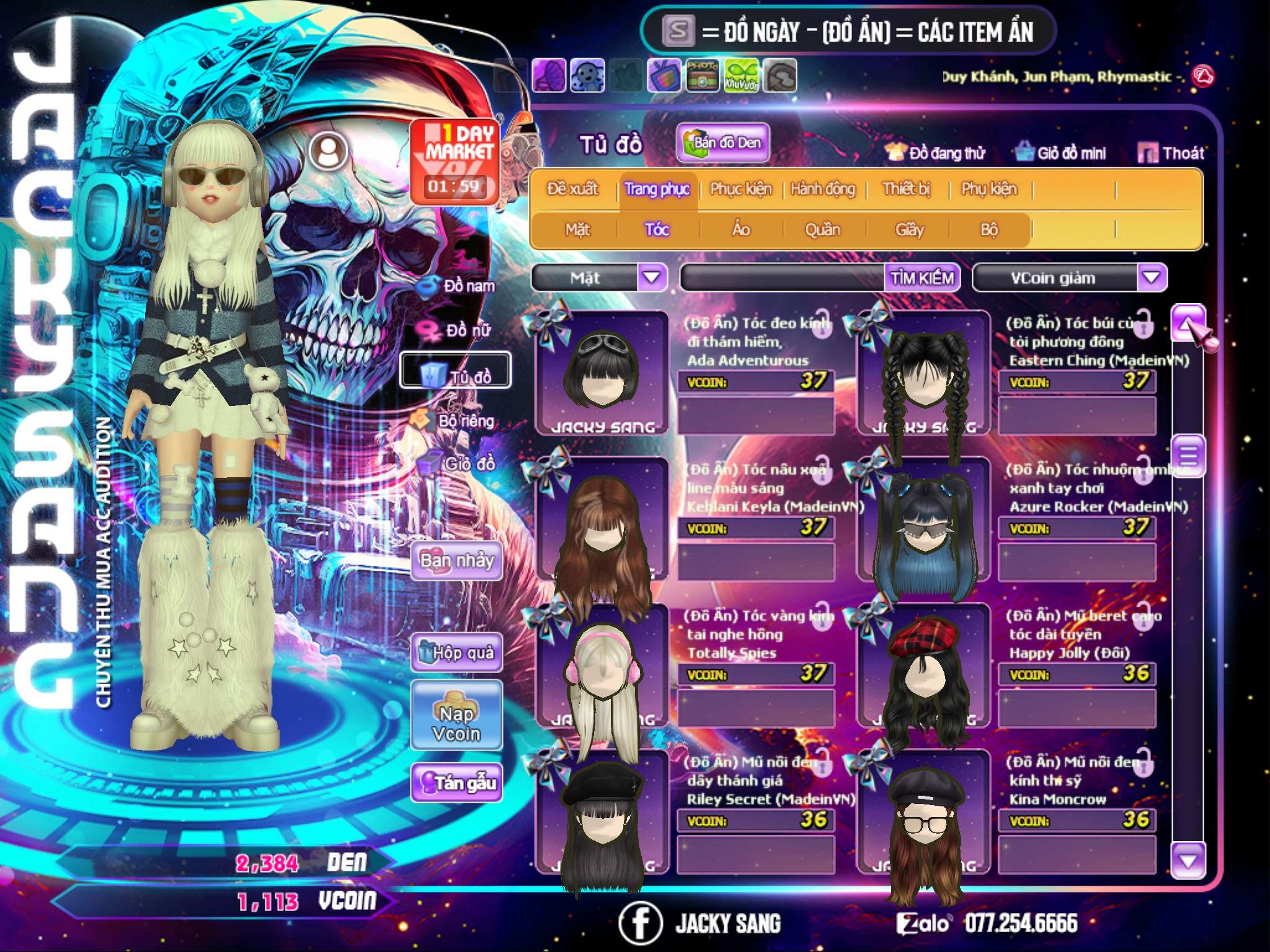Image resolution: width=1270 pixels, height=952 pixels.
Task: Switch to the Đề xuất tab
Action: (572, 189)
